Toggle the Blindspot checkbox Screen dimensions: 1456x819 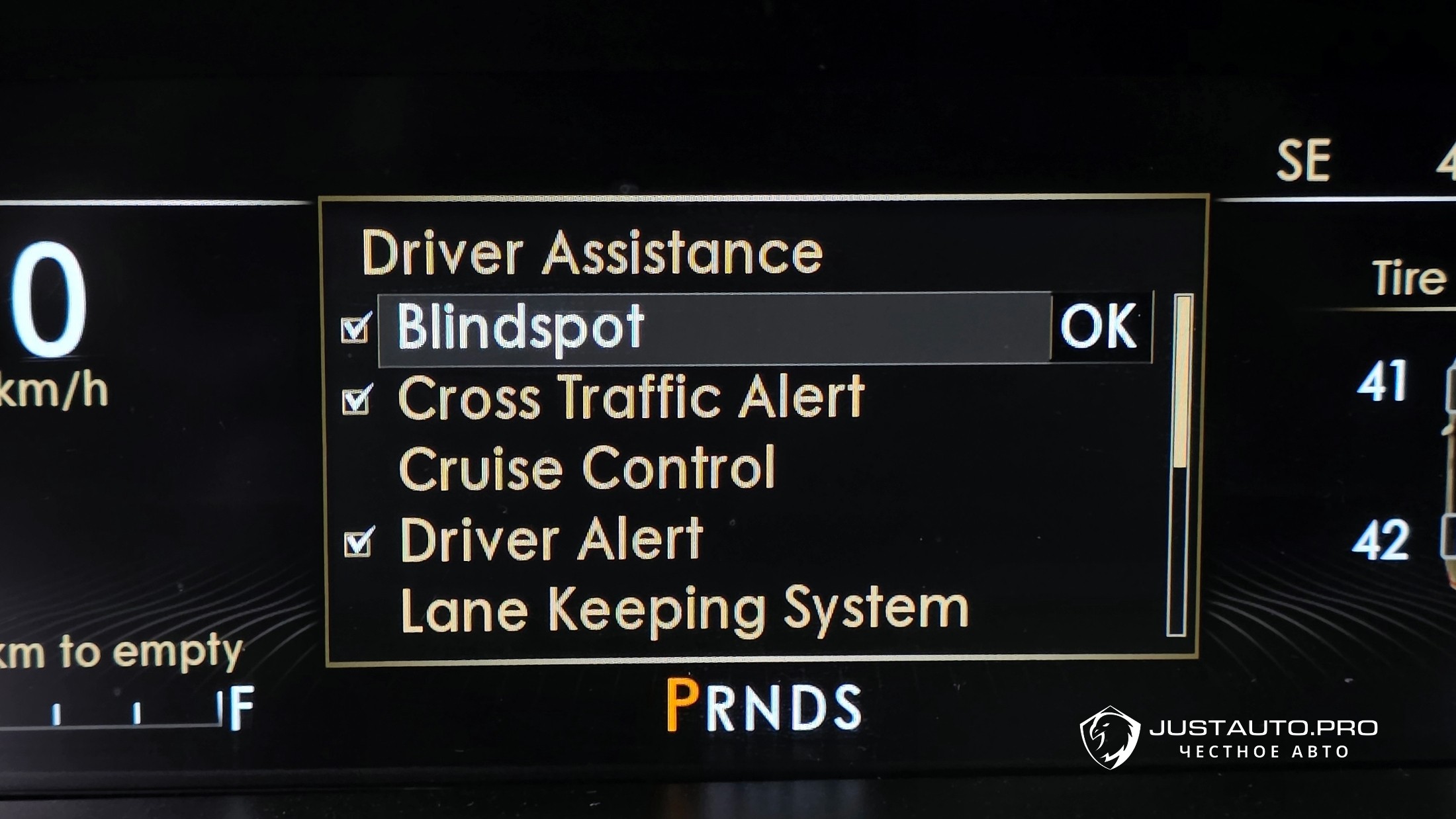point(355,329)
